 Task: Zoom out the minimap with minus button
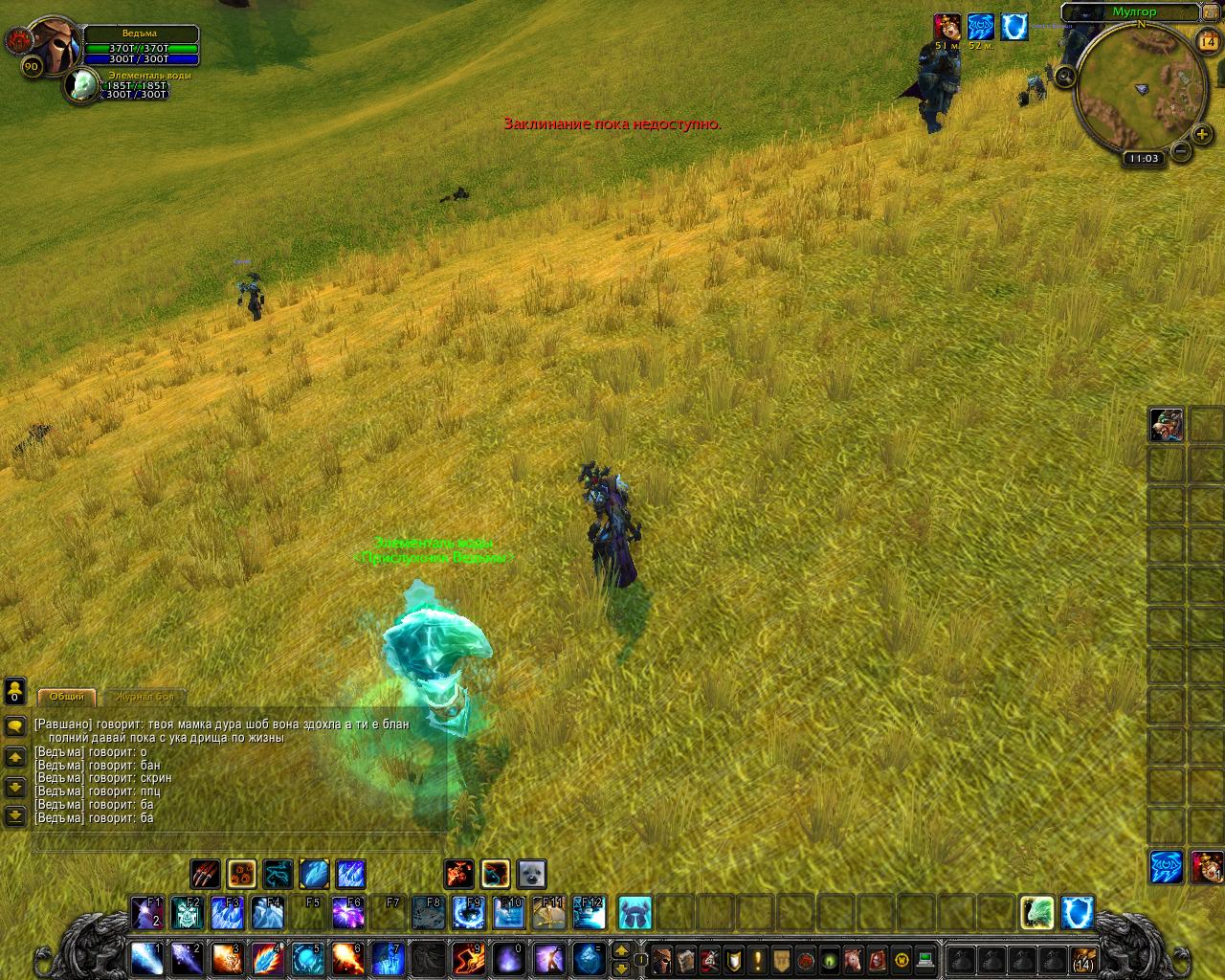pyautogui.click(x=1182, y=150)
